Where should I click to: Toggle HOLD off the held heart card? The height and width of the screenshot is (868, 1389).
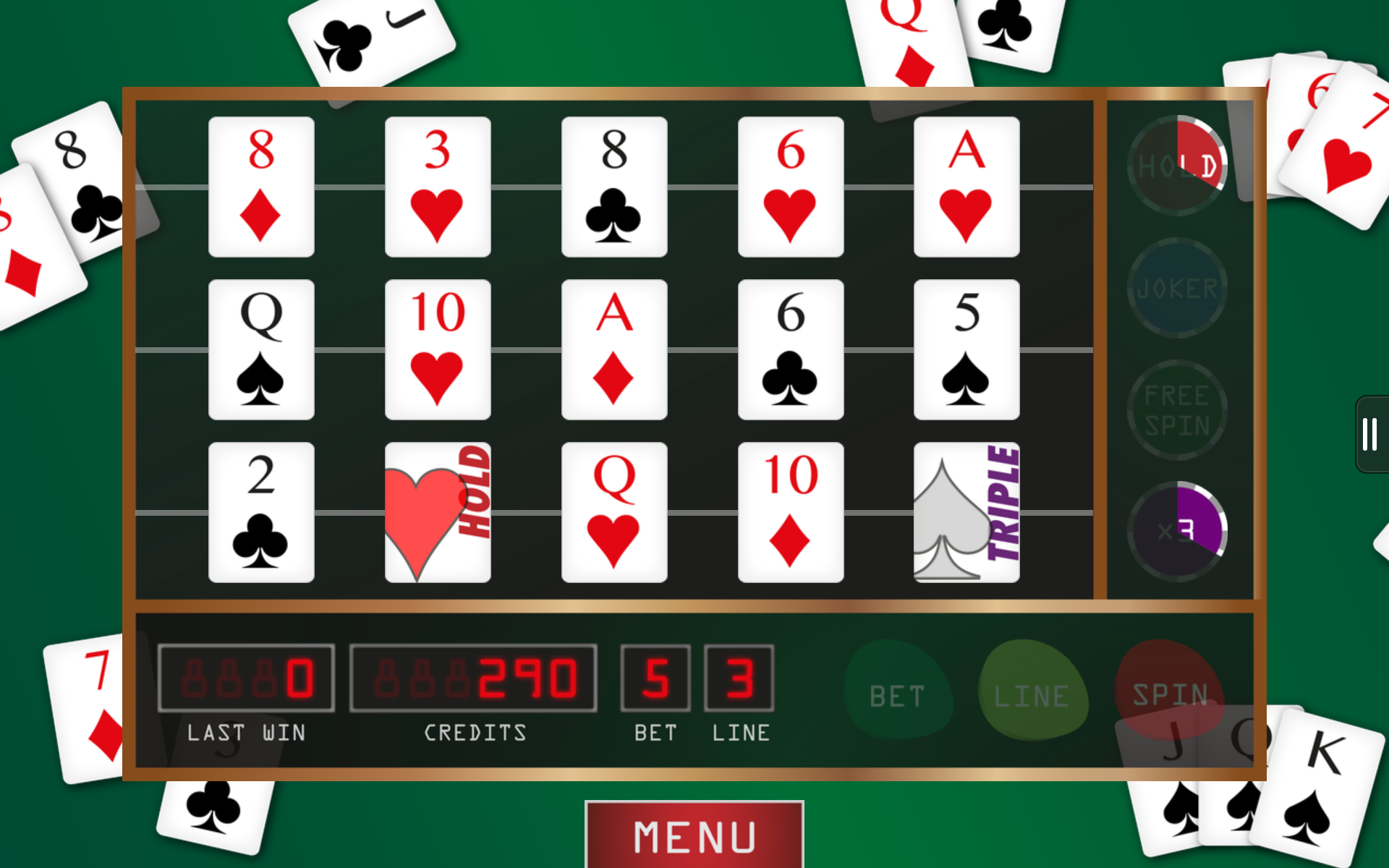click(x=438, y=511)
